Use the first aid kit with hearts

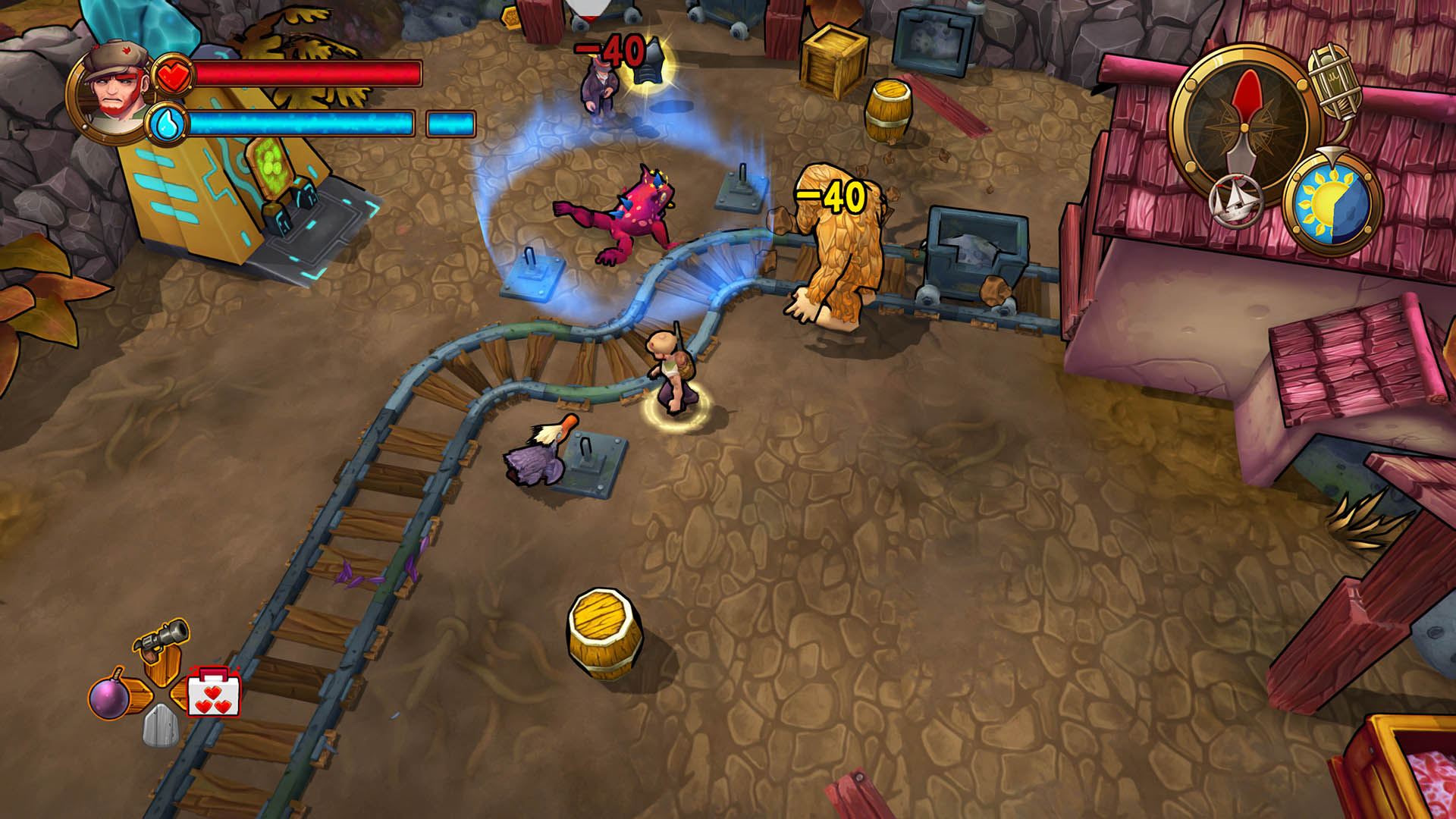[214, 692]
